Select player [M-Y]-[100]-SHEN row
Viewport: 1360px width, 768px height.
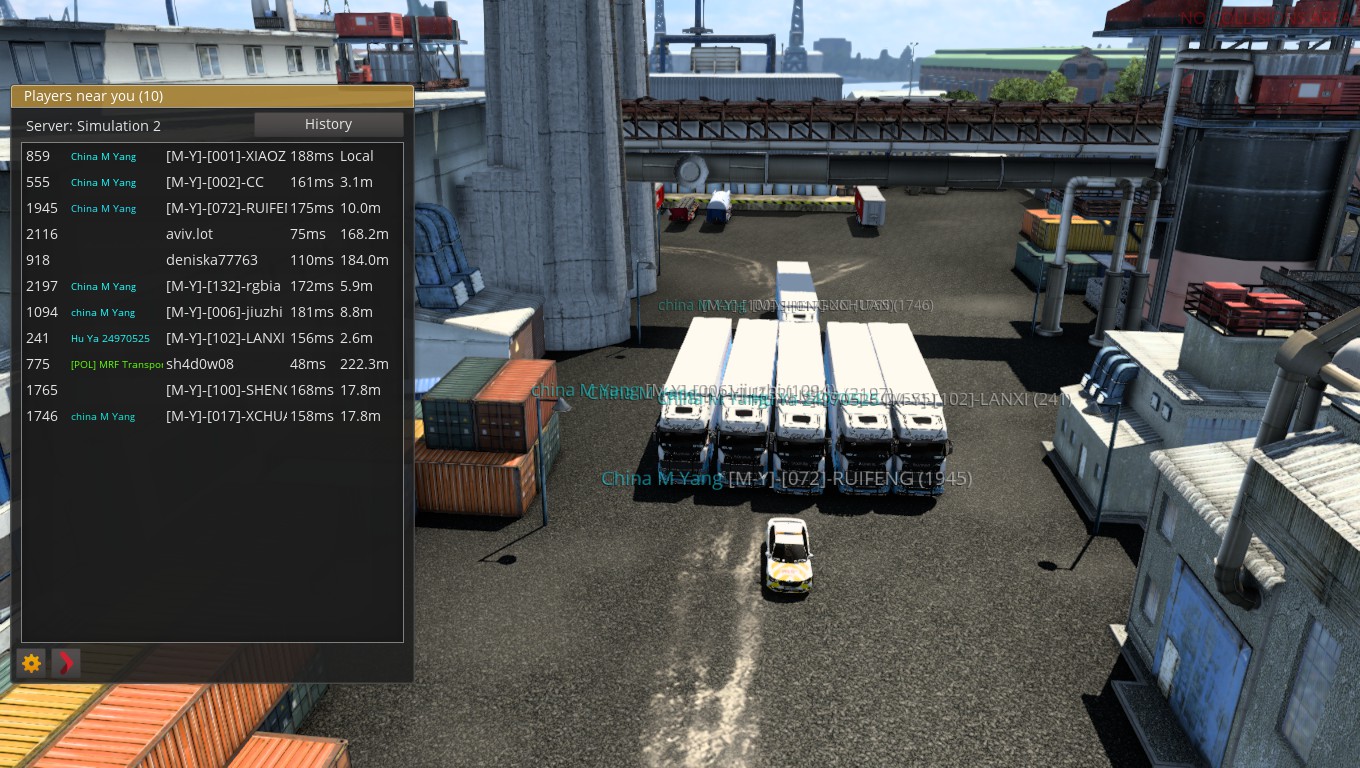[x=225, y=390]
